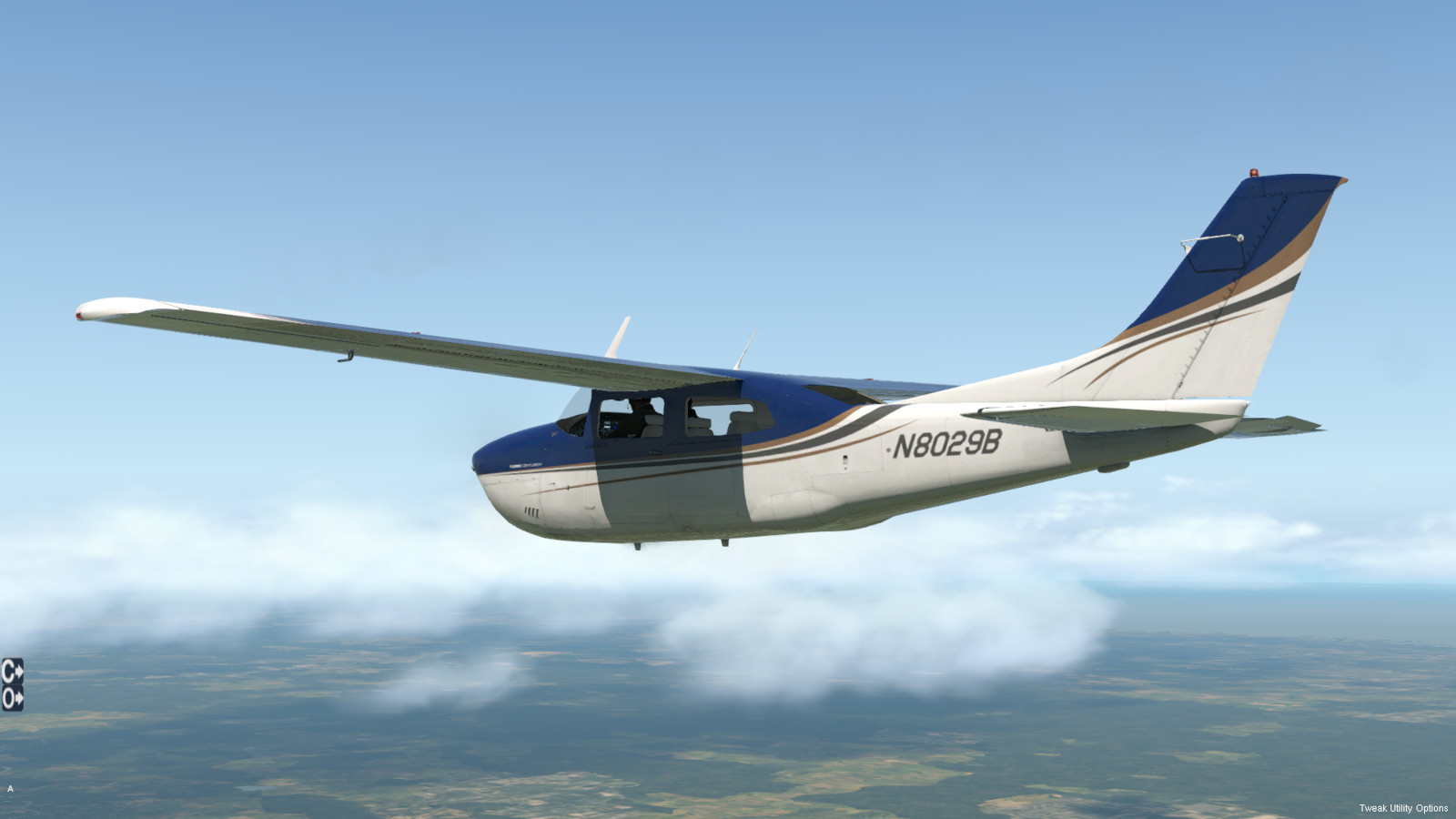Click the O arrow sidebar tab
The width and height of the screenshot is (1456, 819).
(12, 698)
